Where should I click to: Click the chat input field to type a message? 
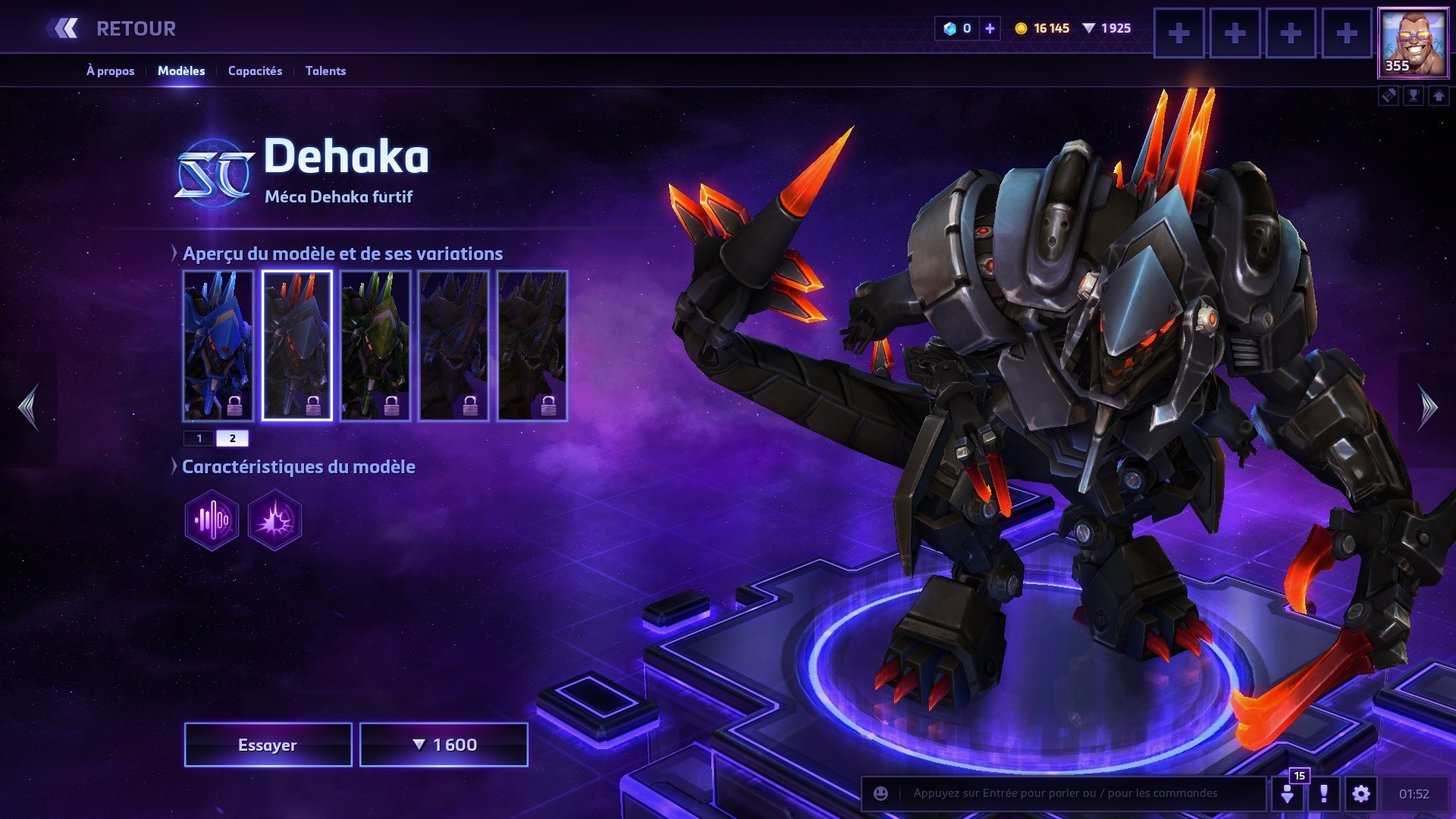coord(1062,794)
